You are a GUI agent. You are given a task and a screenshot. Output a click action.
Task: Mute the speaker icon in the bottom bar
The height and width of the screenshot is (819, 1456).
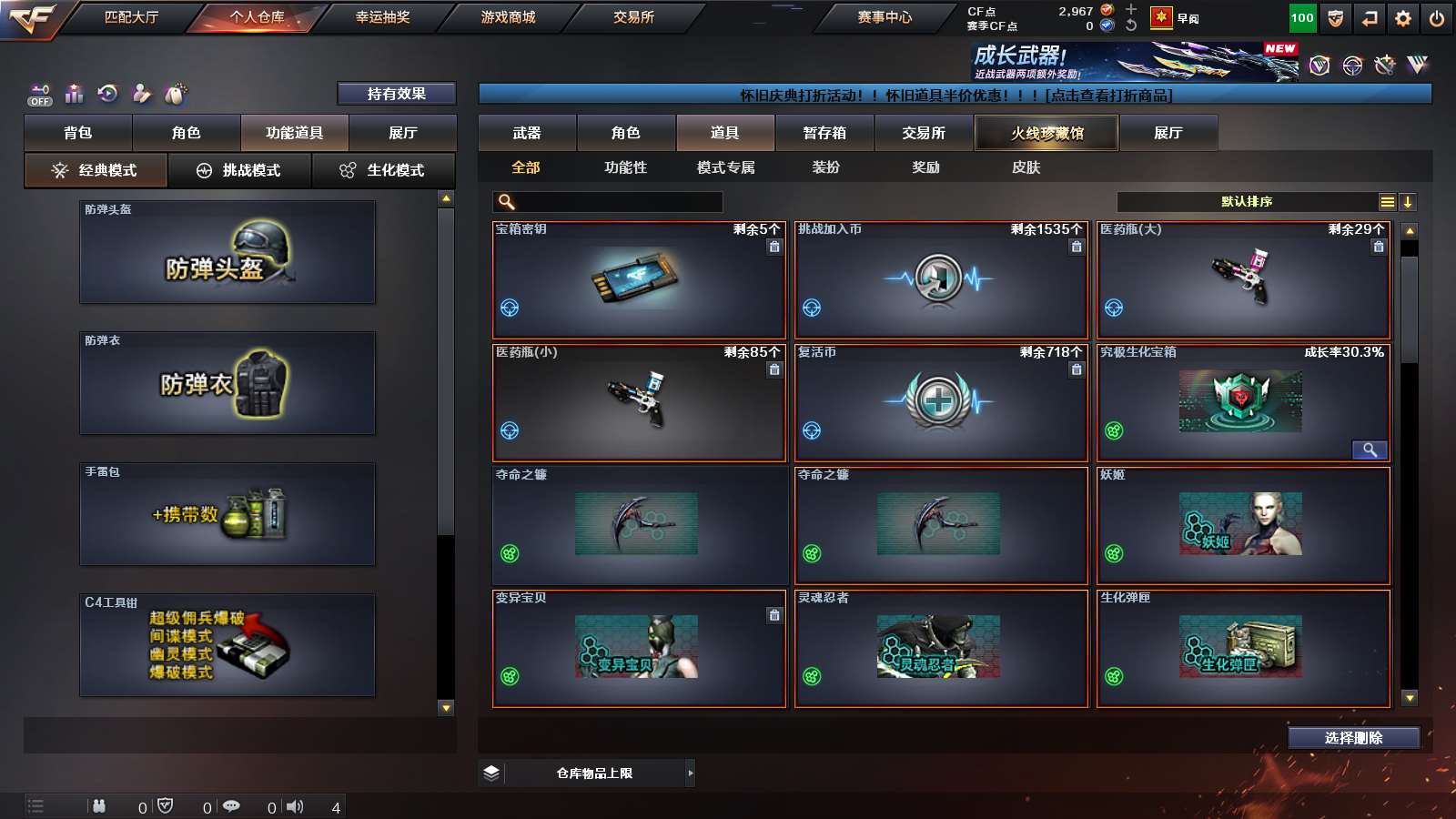tap(295, 805)
